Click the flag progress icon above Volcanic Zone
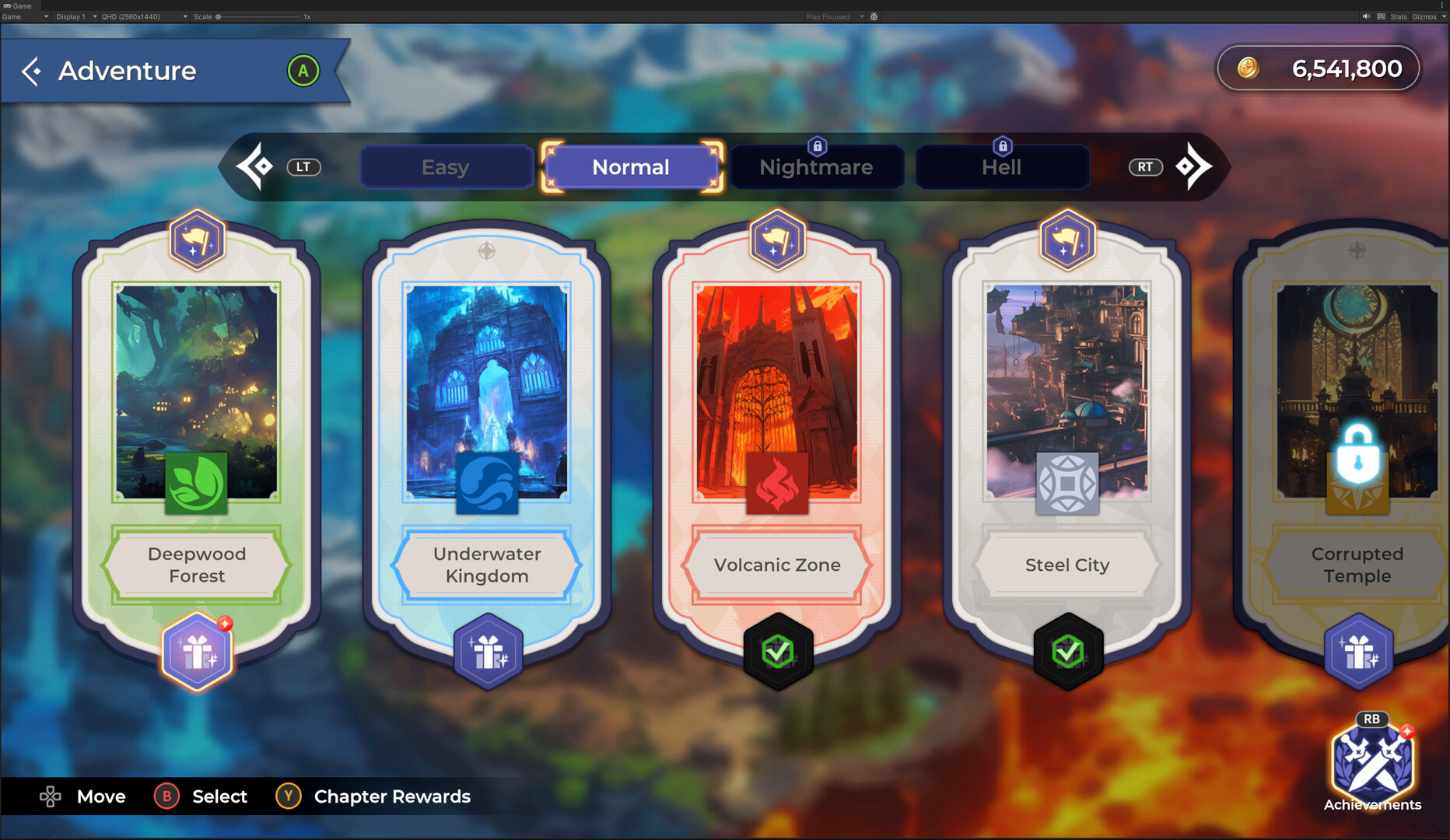This screenshot has height=840, width=1450. 777,240
